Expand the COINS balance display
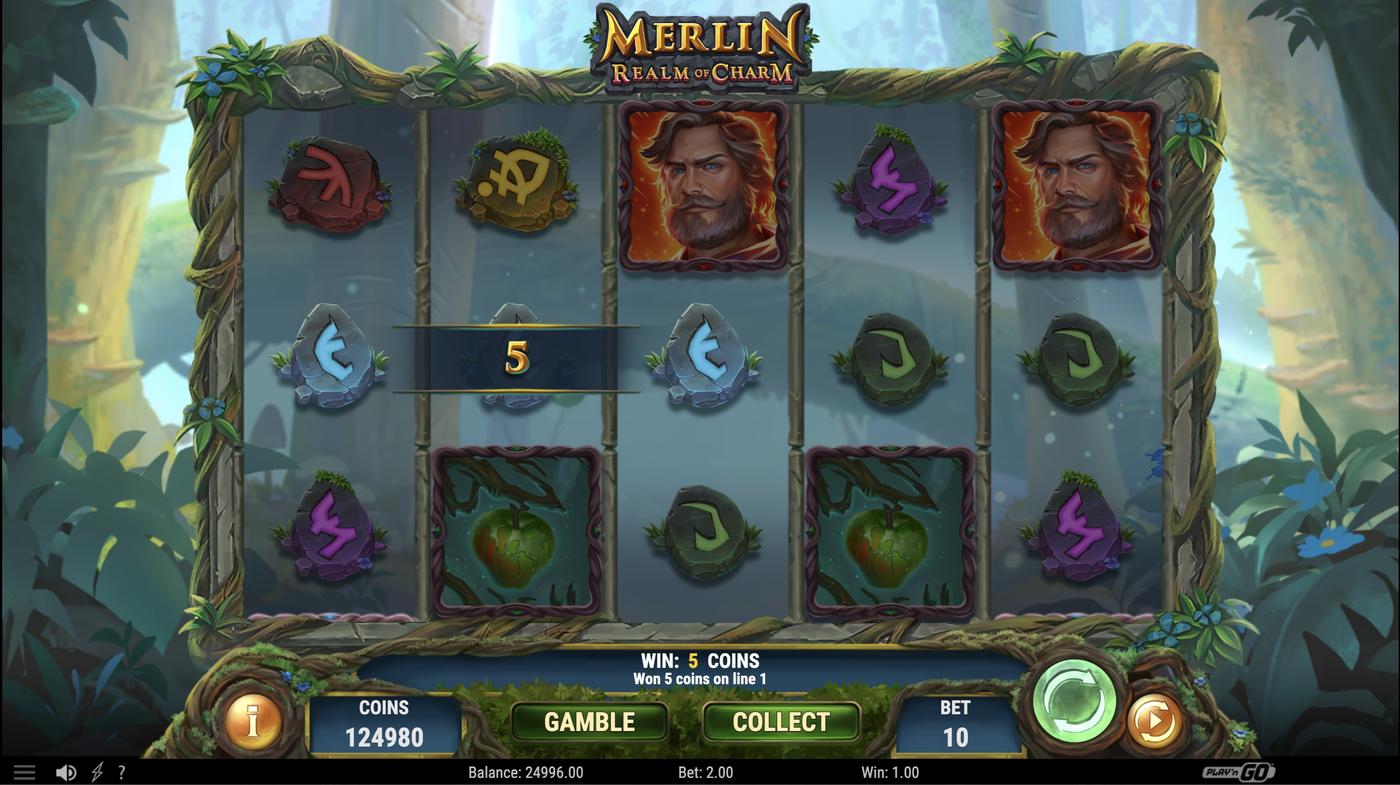Image resolution: width=1400 pixels, height=785 pixels. (x=384, y=721)
